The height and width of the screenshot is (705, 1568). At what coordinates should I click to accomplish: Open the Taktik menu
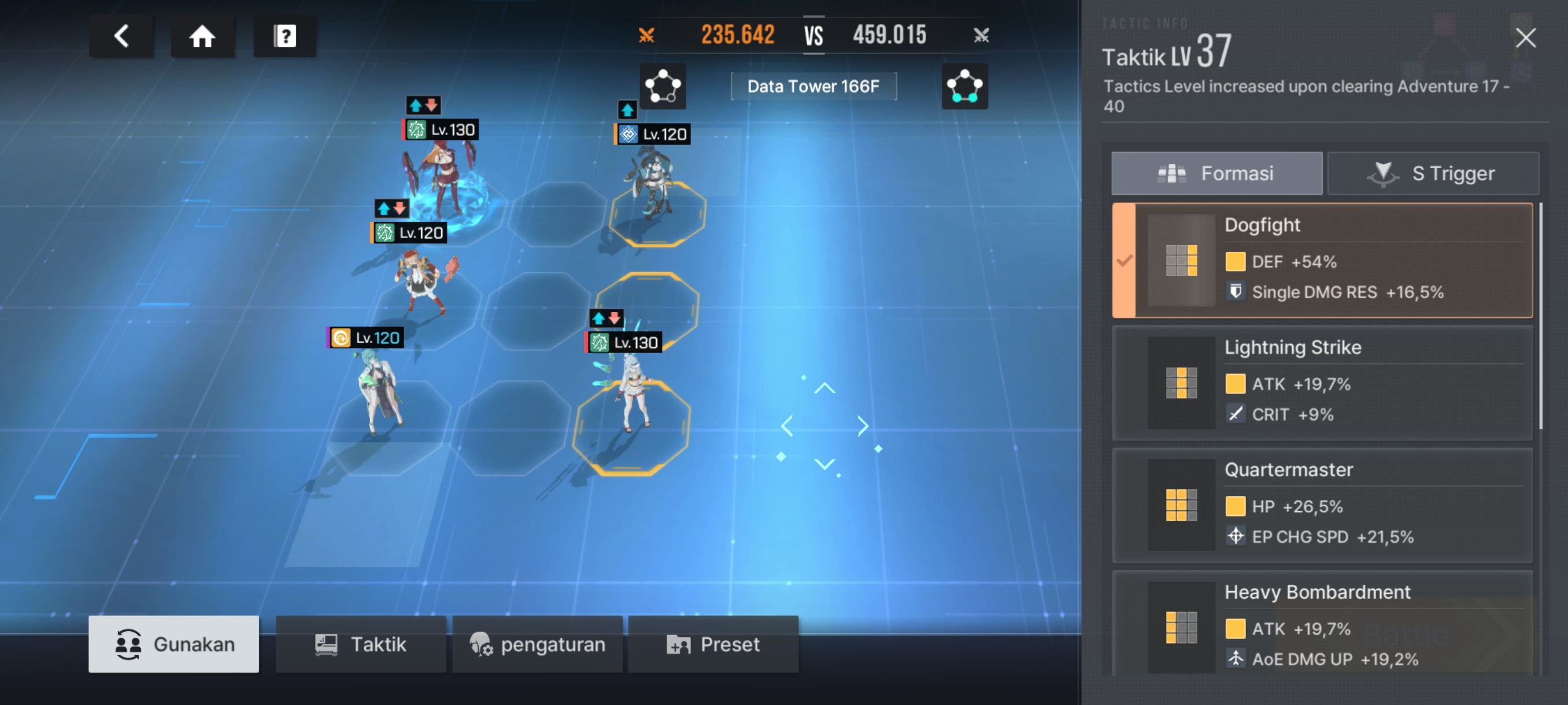coord(360,644)
